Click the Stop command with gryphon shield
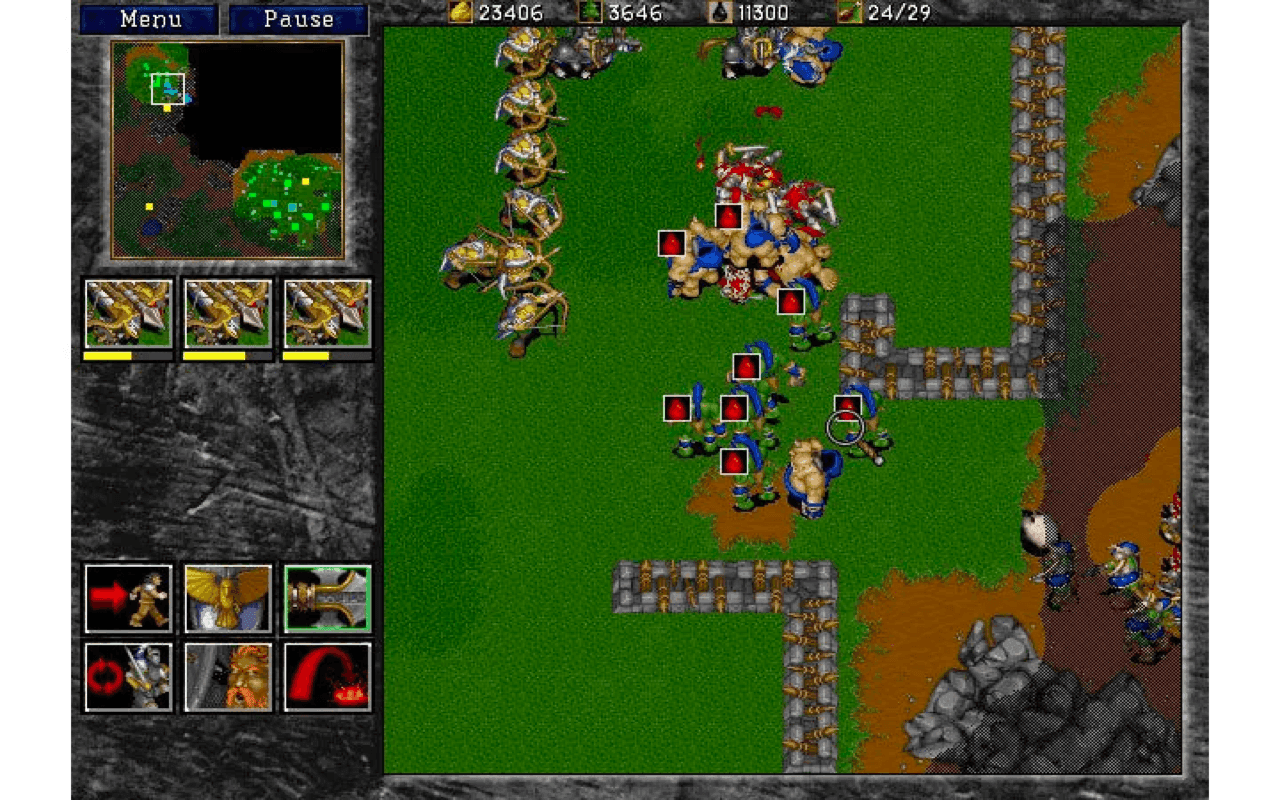Viewport: 1280px width, 800px height. pyautogui.click(x=226, y=600)
